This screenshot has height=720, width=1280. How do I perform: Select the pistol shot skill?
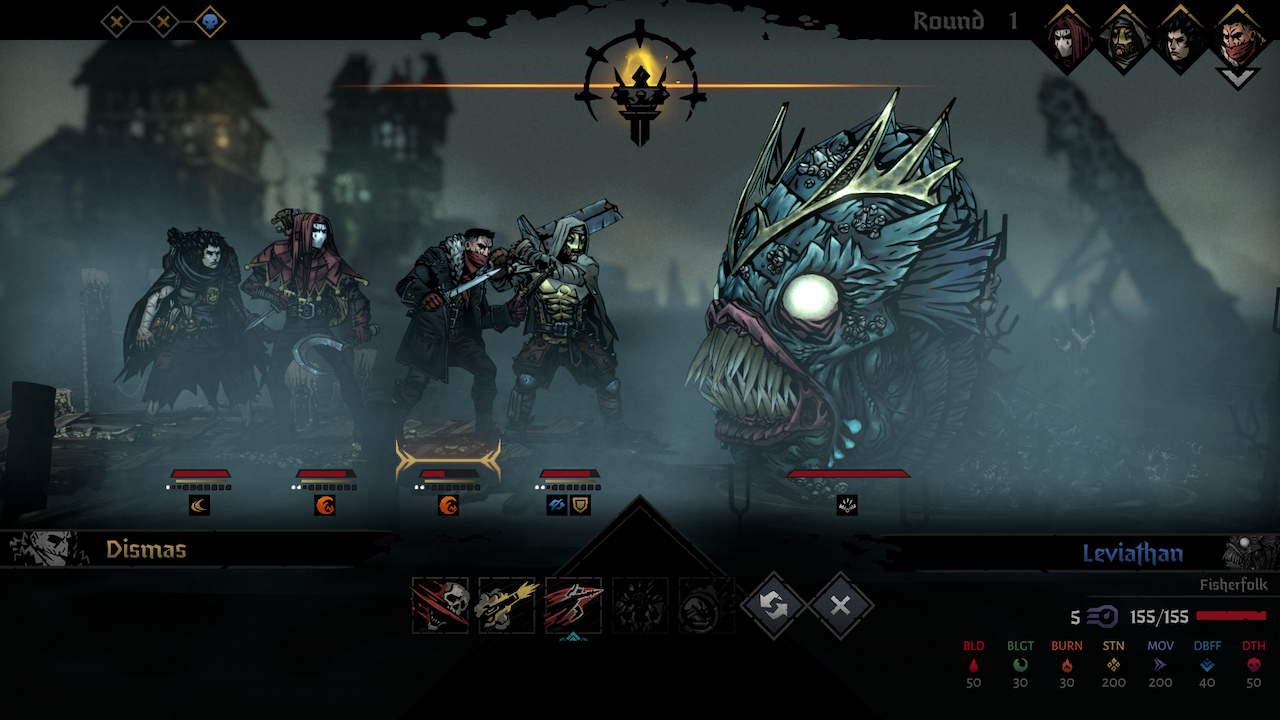click(x=507, y=605)
